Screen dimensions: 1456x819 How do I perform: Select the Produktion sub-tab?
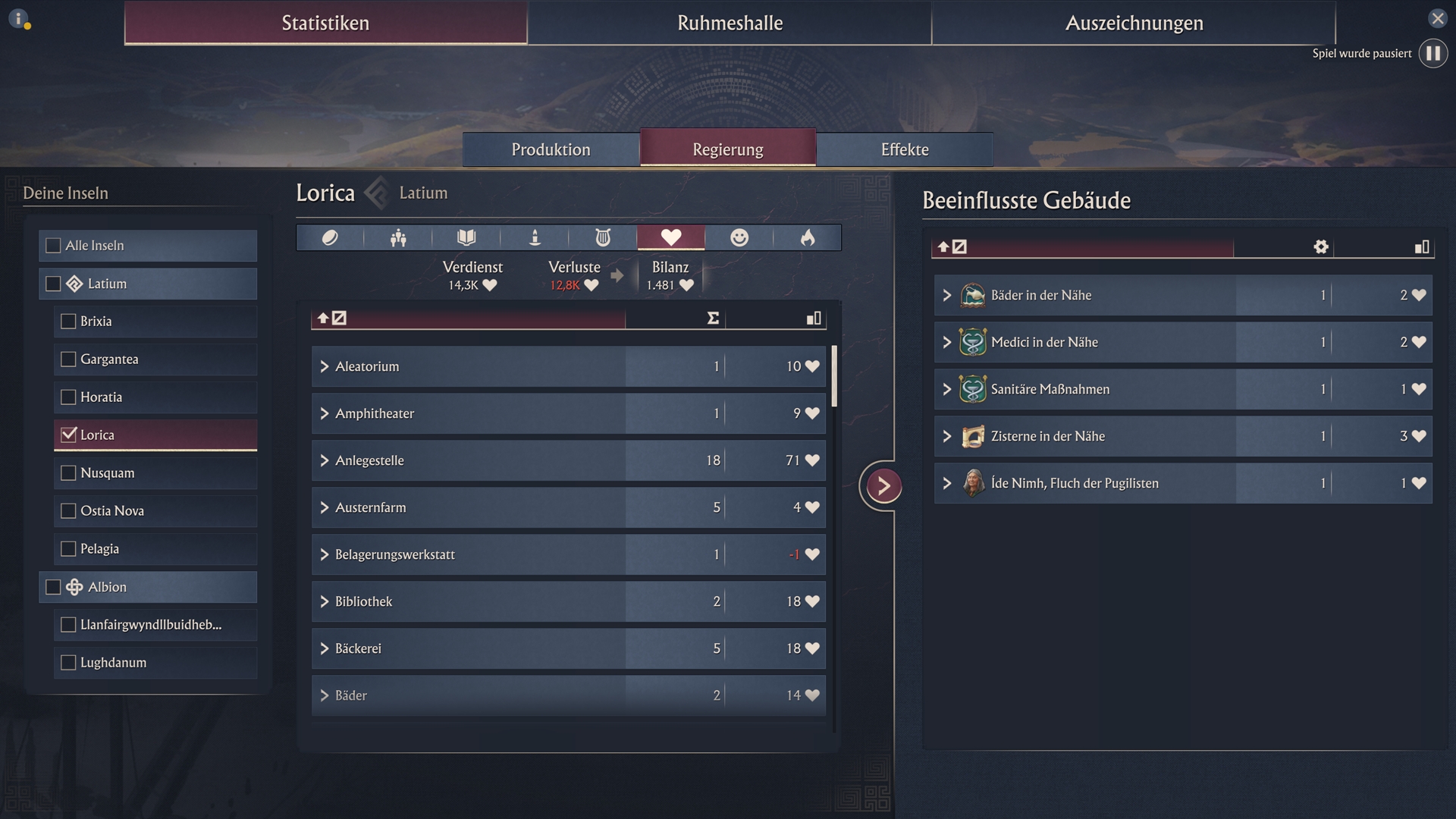pos(551,149)
